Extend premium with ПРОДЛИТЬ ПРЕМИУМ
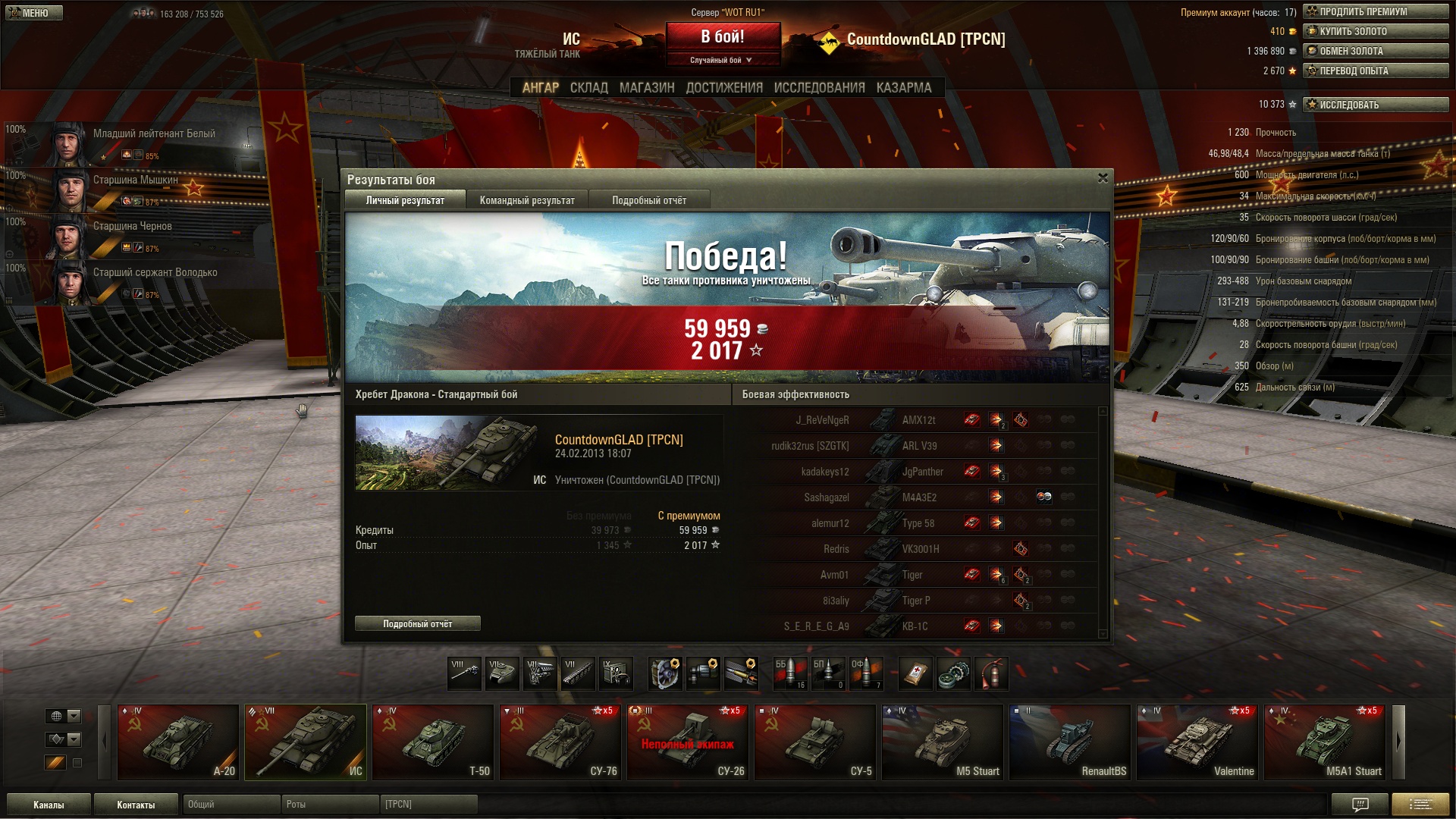This screenshot has width=1456, height=819. 1376,11
